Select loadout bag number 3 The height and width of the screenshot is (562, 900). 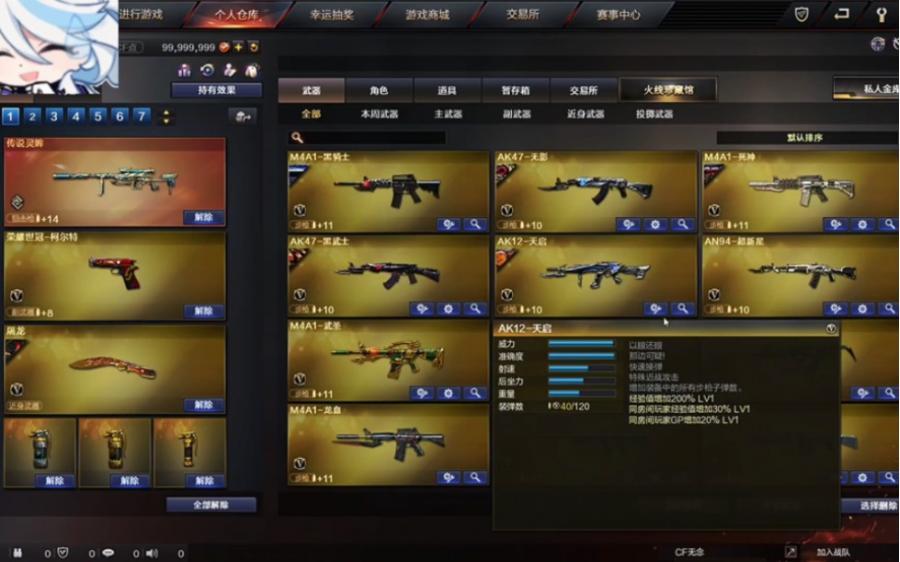54,116
